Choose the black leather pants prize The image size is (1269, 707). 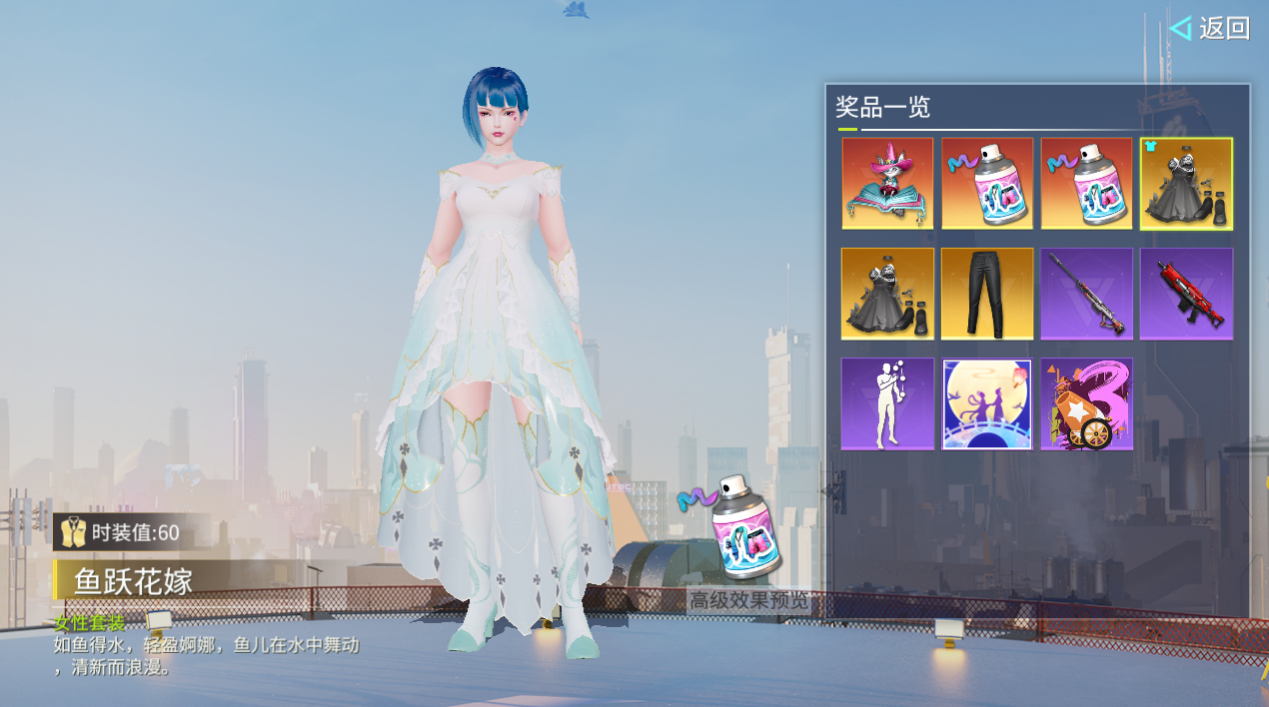pyautogui.click(x=987, y=294)
